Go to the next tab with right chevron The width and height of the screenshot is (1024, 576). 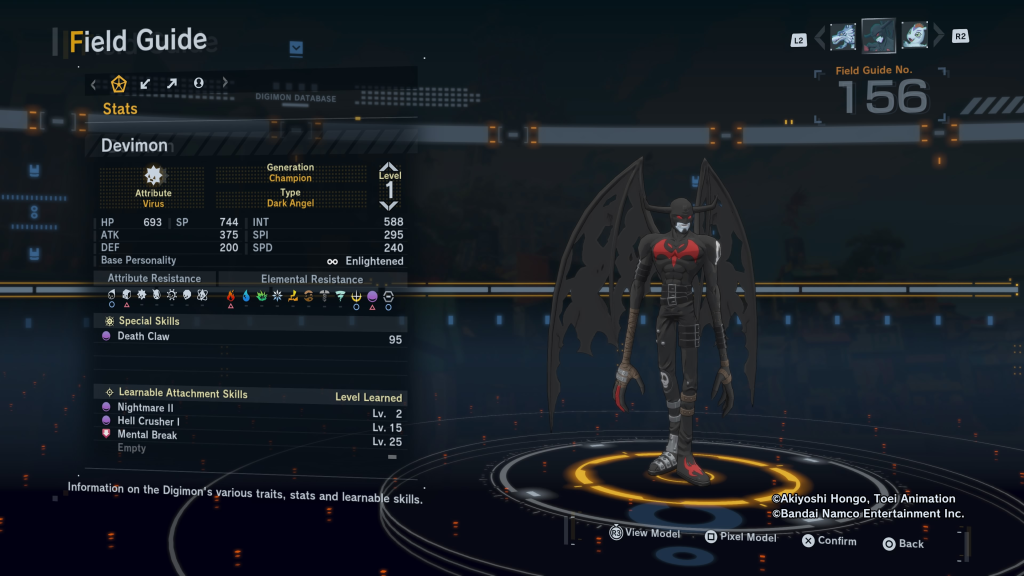point(225,83)
